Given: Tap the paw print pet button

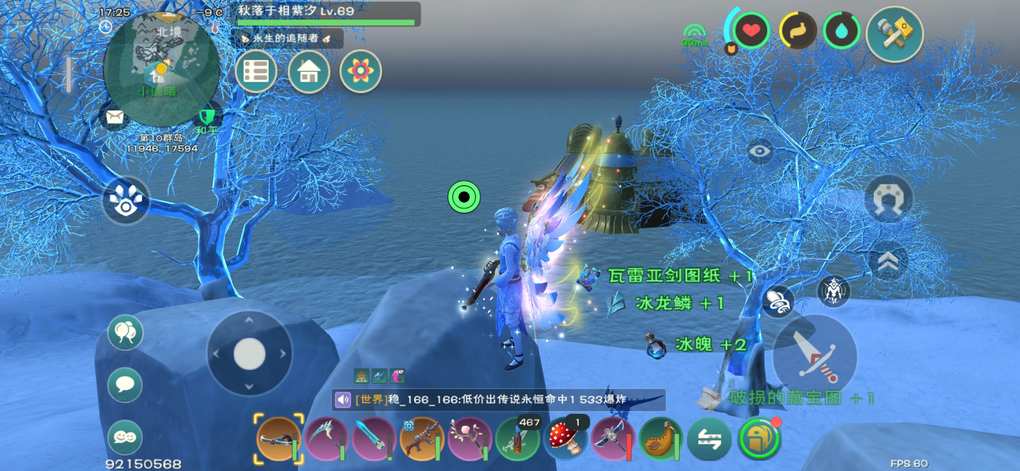Looking at the screenshot, I should [126, 200].
